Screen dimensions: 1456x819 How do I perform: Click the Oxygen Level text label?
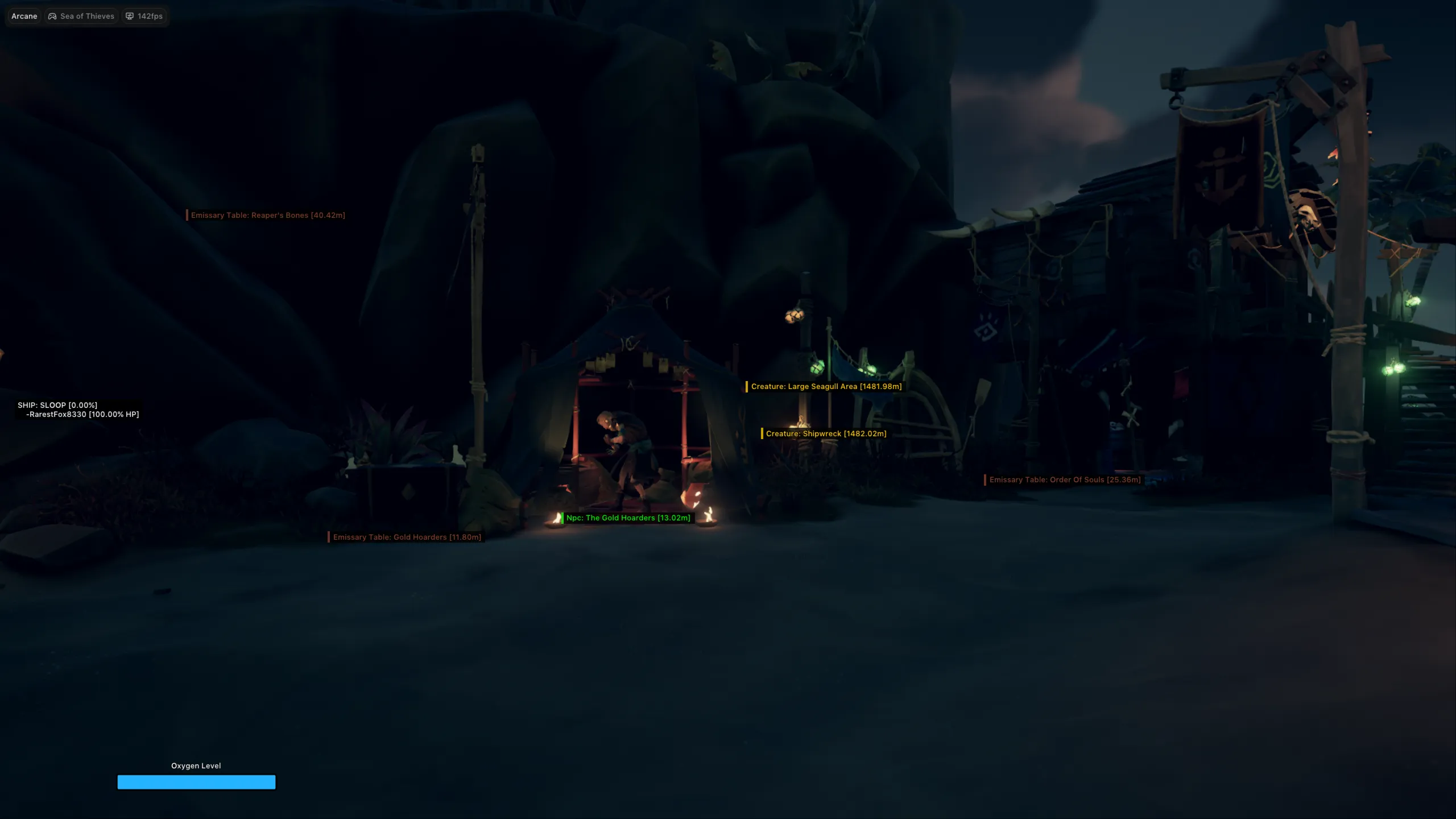pos(196,766)
